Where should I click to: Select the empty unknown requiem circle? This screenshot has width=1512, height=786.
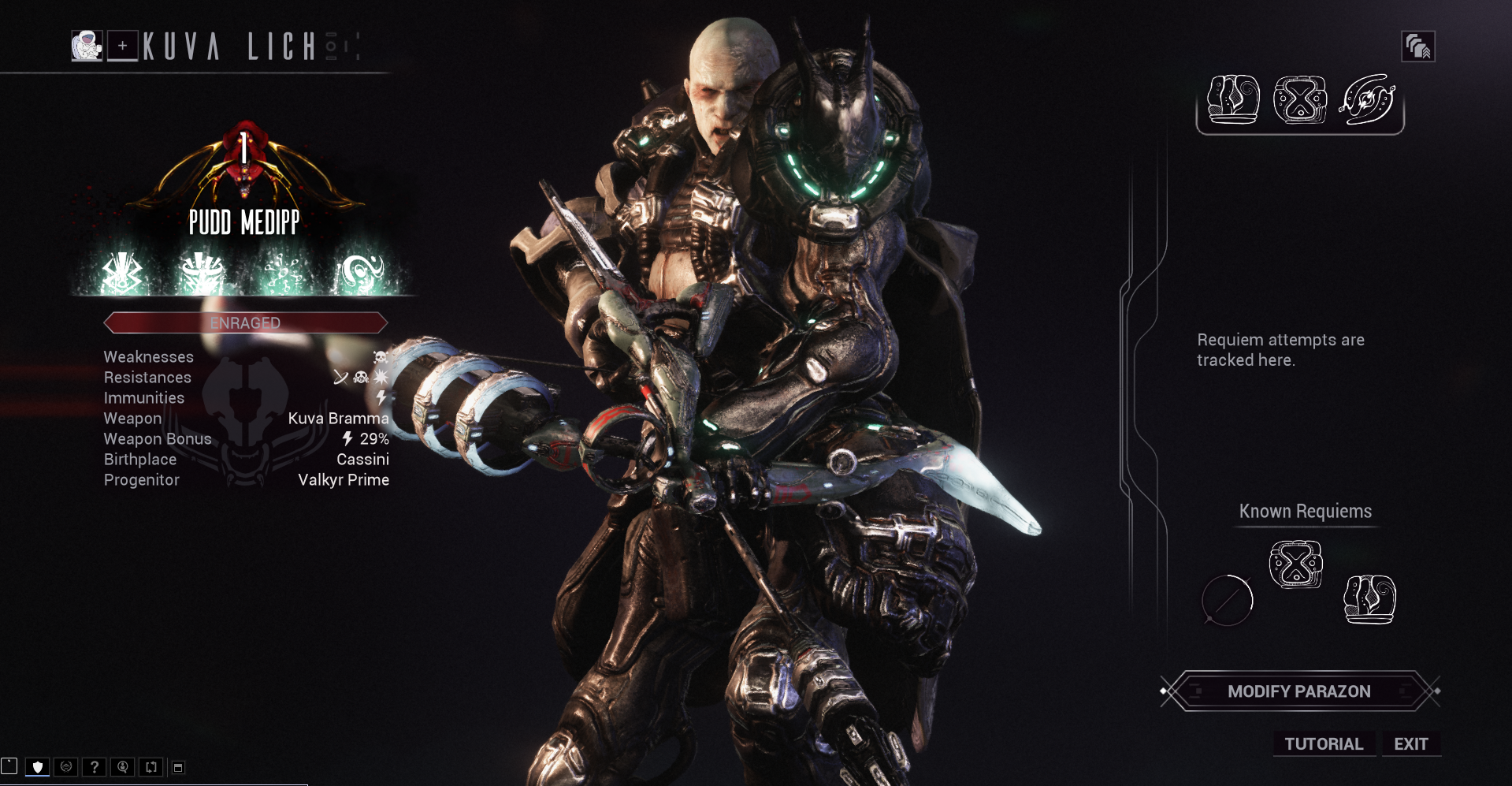1227,600
